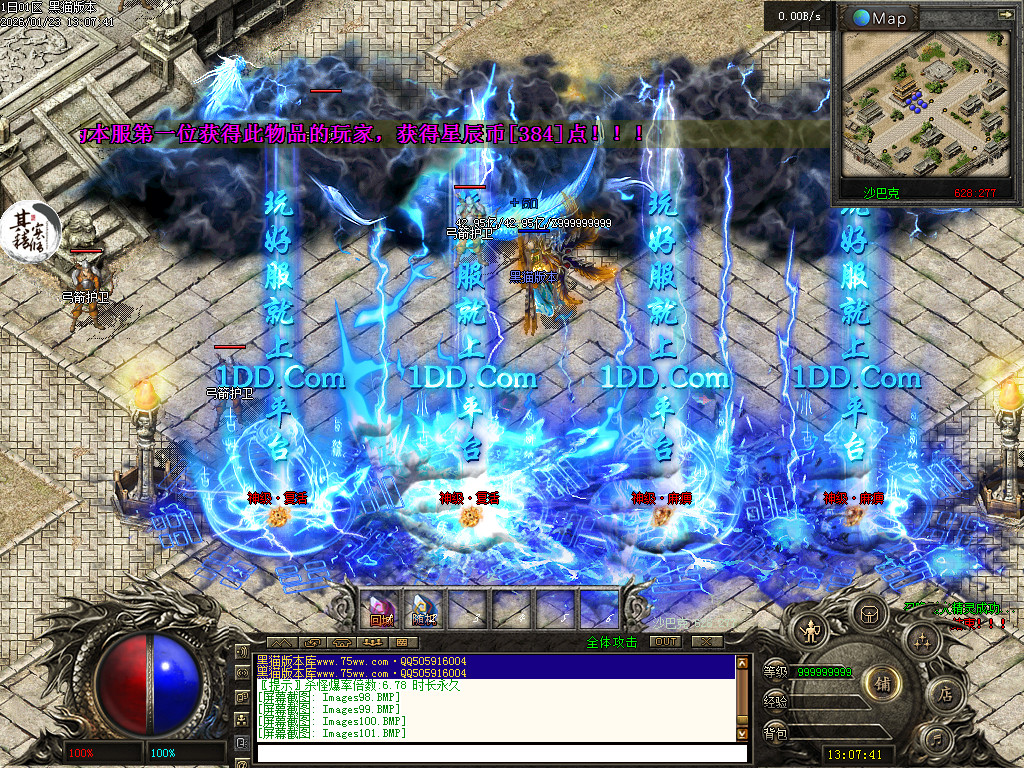This screenshot has width=1024, height=768.
Task: Toggle the 全体攻击 attack mode label
Action: coord(612,642)
